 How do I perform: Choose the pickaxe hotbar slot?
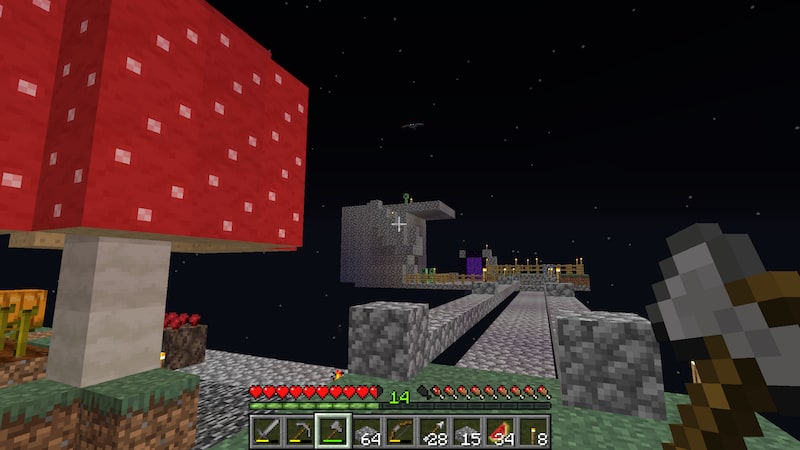click(299, 431)
